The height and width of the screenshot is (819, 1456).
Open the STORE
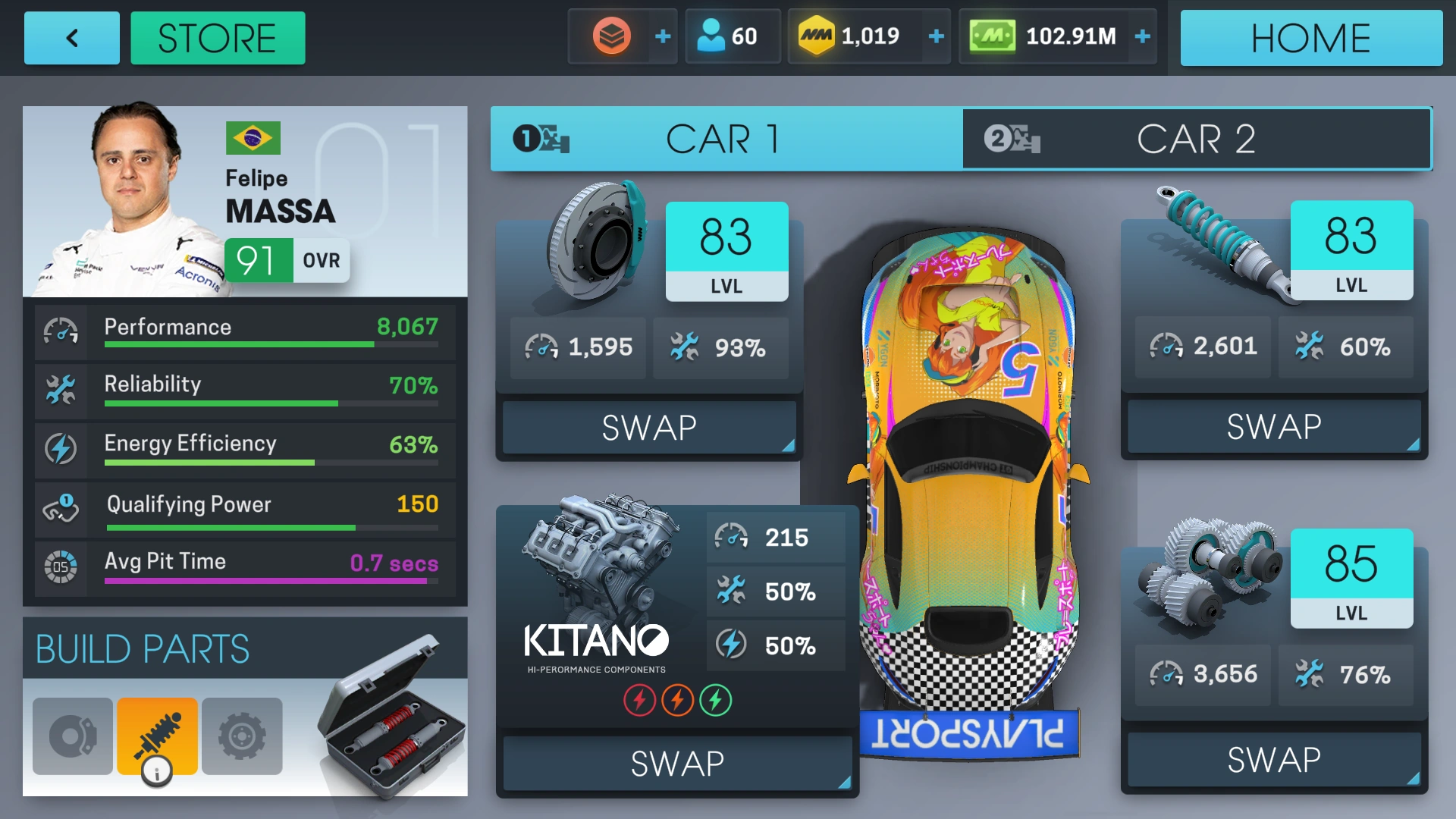click(x=218, y=38)
